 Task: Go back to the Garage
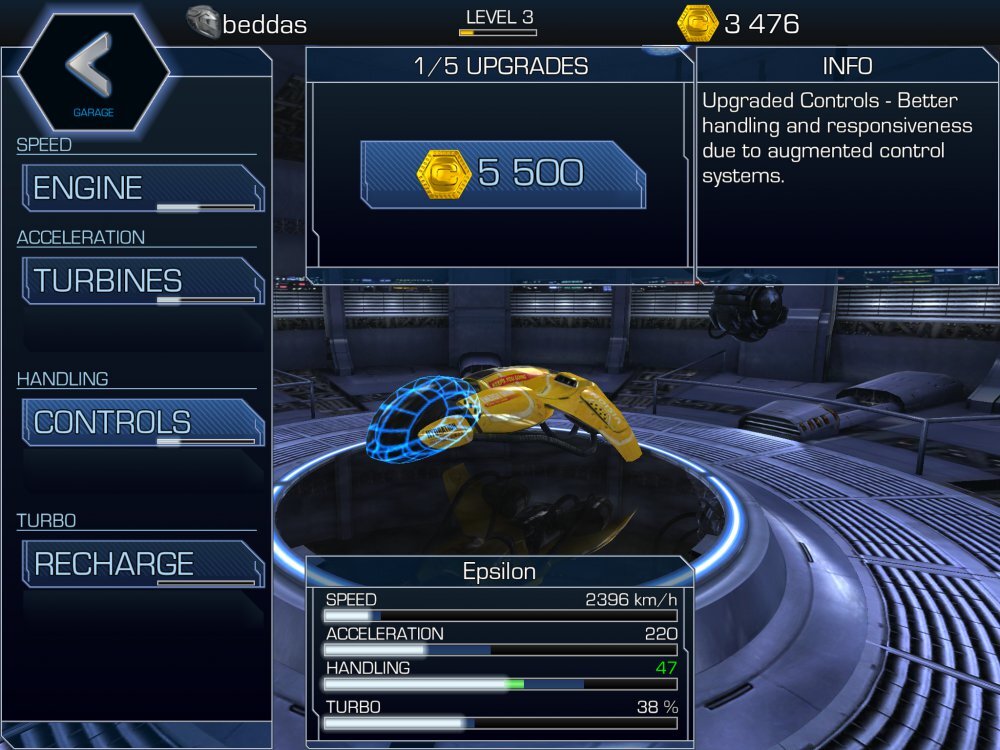point(93,70)
